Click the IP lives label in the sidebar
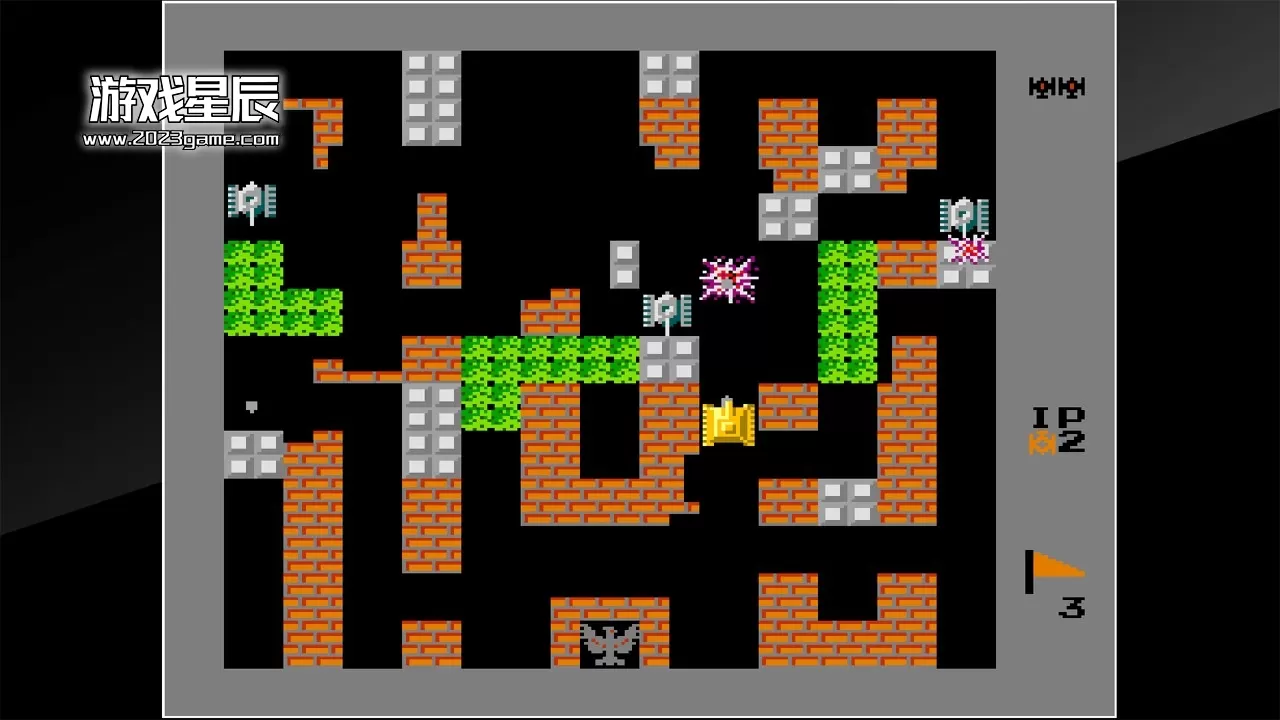 (x=1052, y=415)
